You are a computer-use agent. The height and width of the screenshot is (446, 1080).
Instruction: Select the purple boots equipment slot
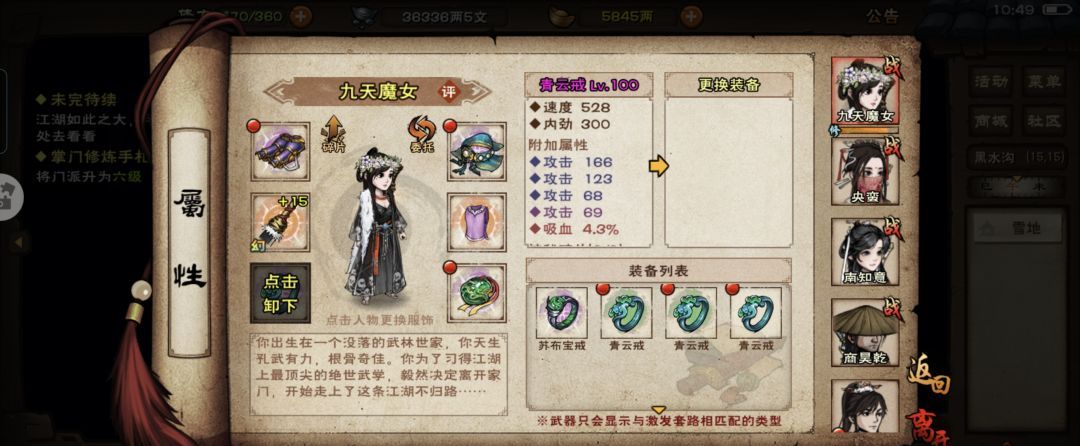tap(280, 149)
